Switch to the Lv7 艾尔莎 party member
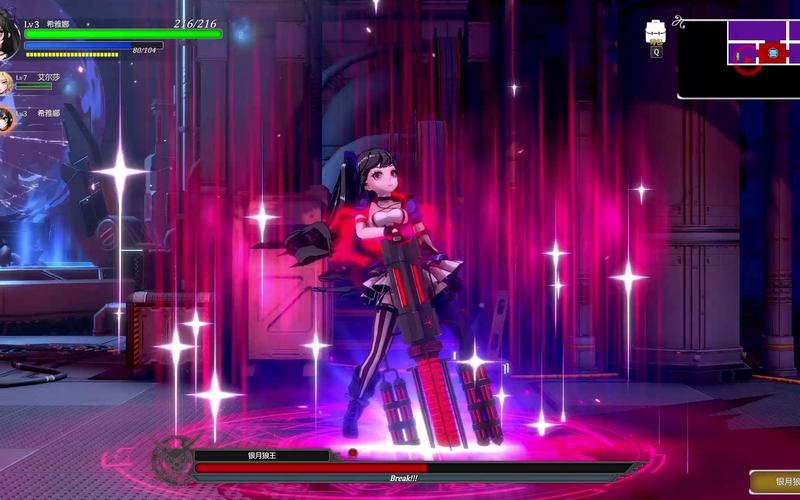The width and height of the screenshot is (800, 500). click(6, 82)
